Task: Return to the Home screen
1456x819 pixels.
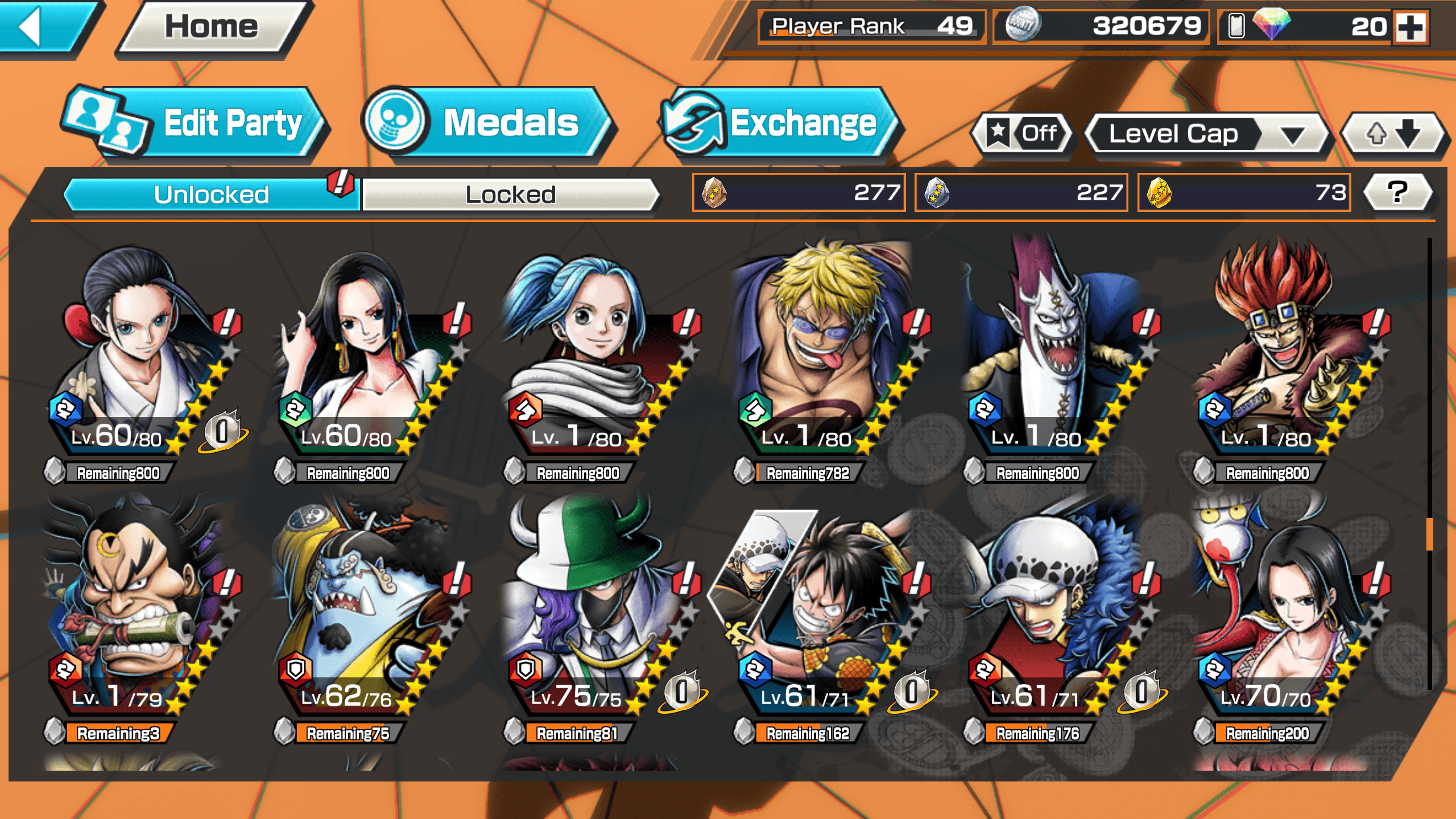Action: point(212,27)
